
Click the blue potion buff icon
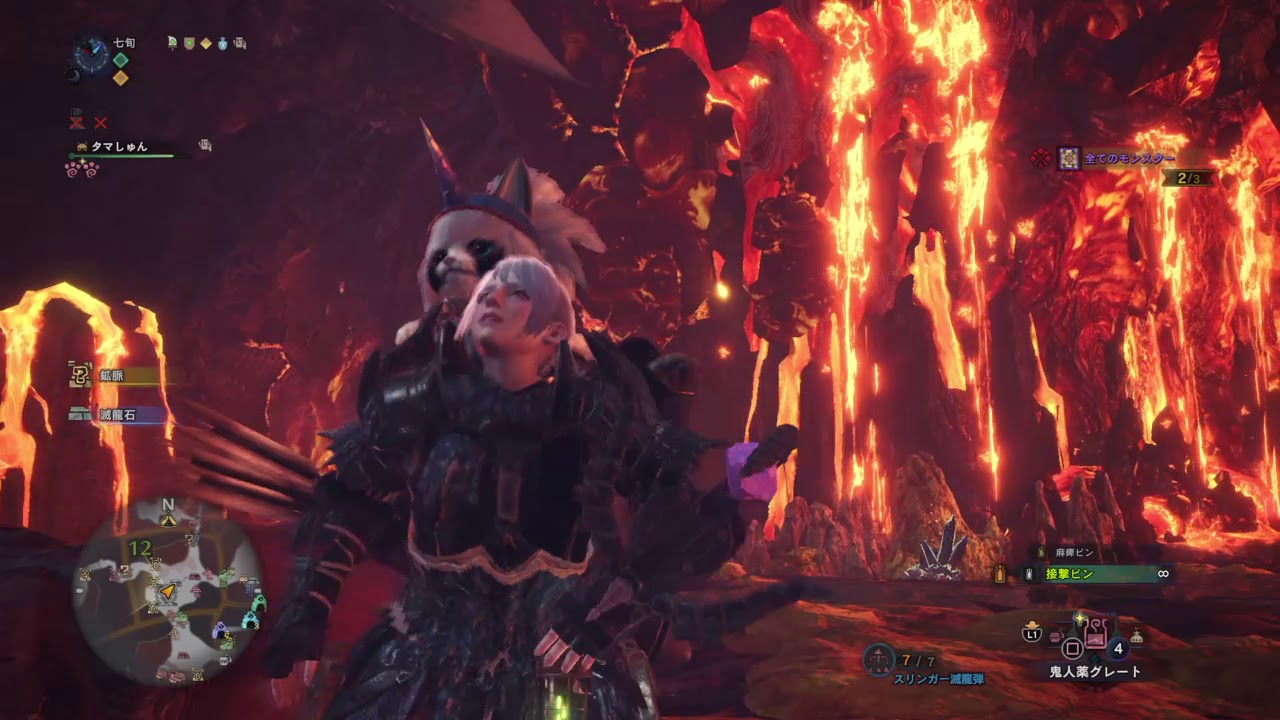(222, 43)
